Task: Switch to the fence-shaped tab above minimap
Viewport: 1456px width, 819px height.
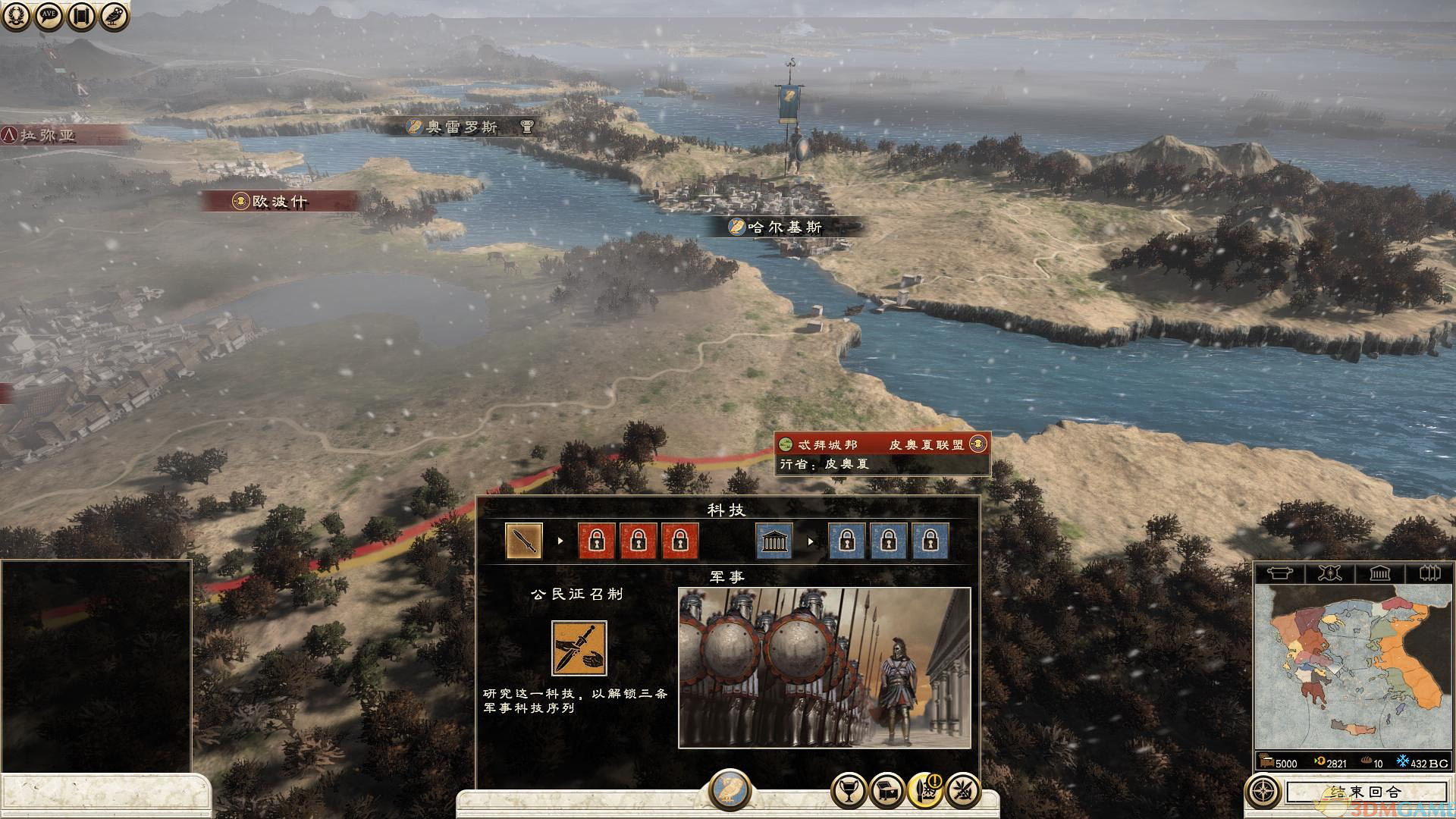Action: click(x=1429, y=573)
